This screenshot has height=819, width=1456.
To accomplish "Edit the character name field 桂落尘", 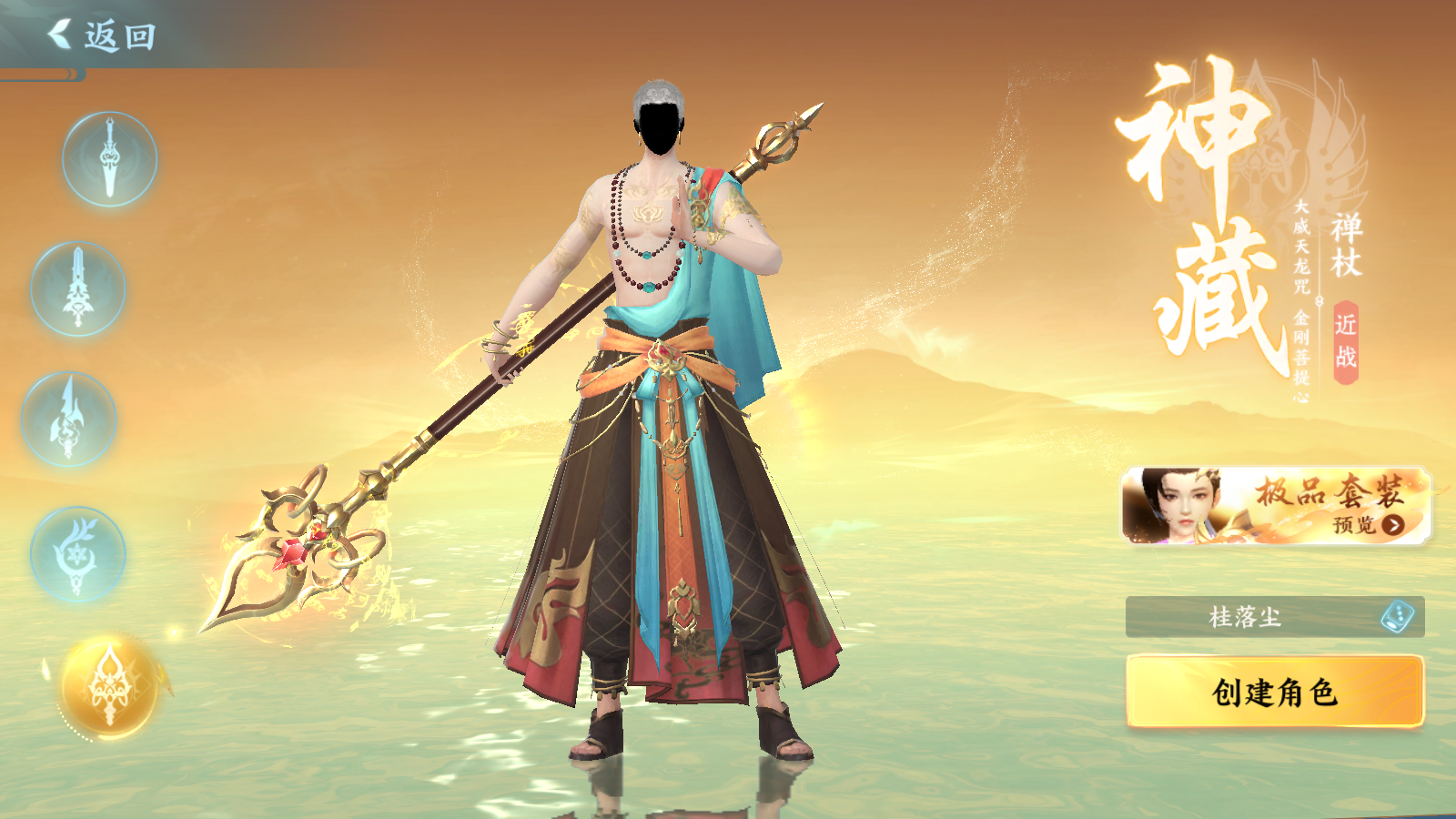I will [x=1245, y=617].
